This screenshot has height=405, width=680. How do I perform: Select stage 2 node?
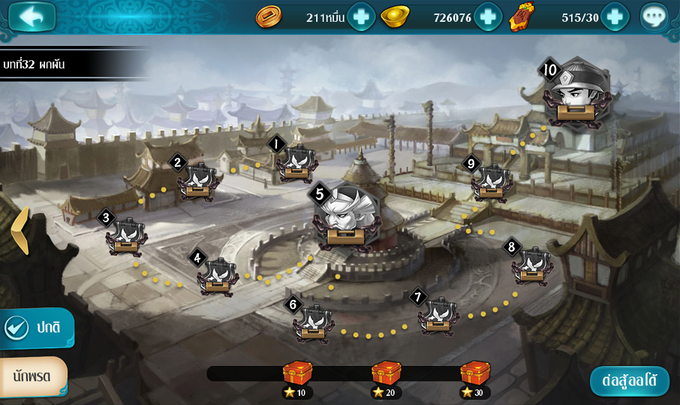(x=199, y=181)
